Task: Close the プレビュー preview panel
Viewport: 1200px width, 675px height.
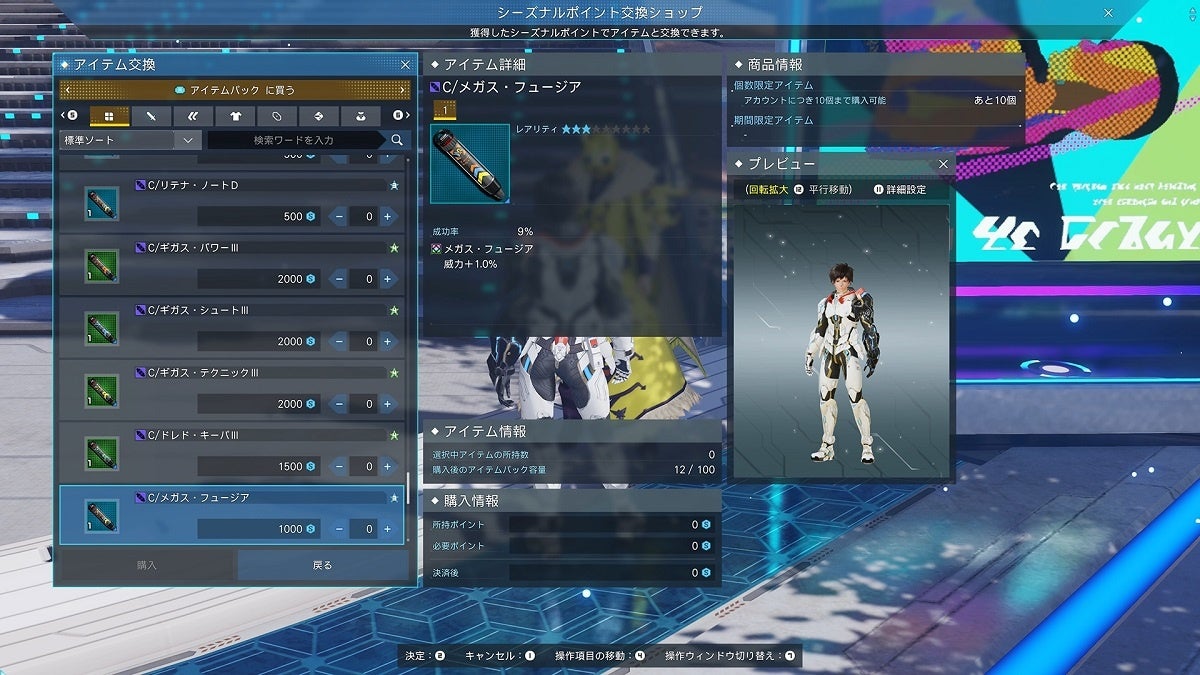Action: pyautogui.click(x=943, y=163)
